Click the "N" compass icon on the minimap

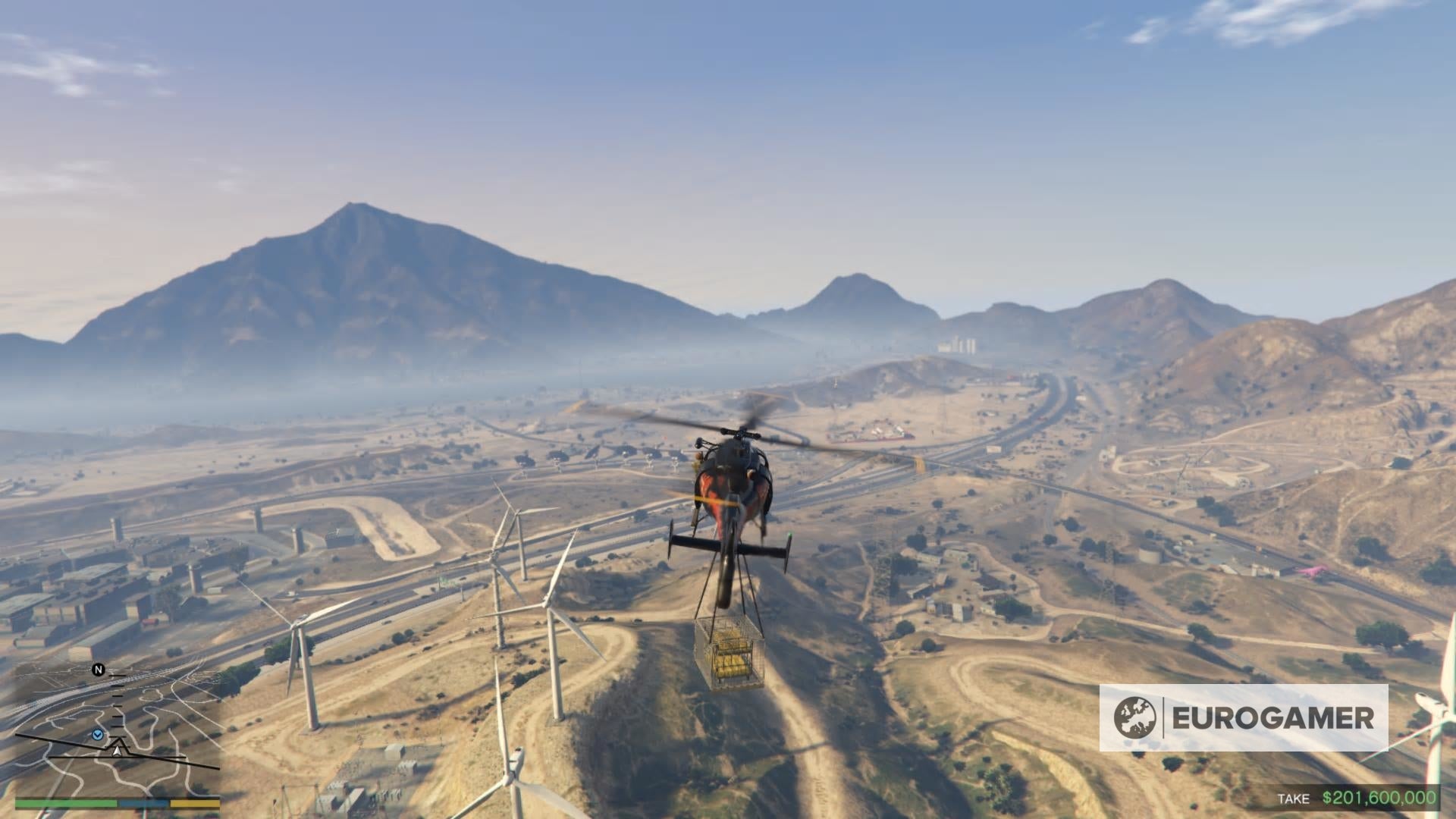click(x=97, y=670)
